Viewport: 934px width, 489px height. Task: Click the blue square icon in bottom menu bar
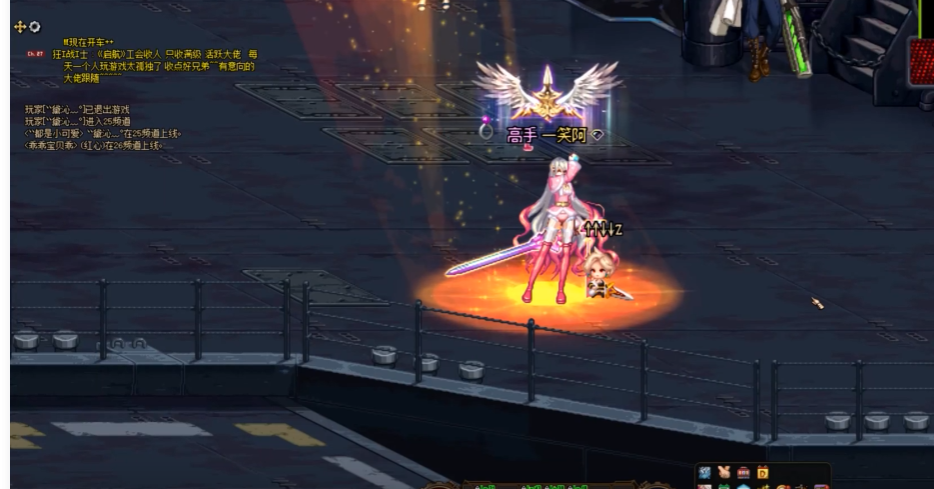click(x=705, y=472)
